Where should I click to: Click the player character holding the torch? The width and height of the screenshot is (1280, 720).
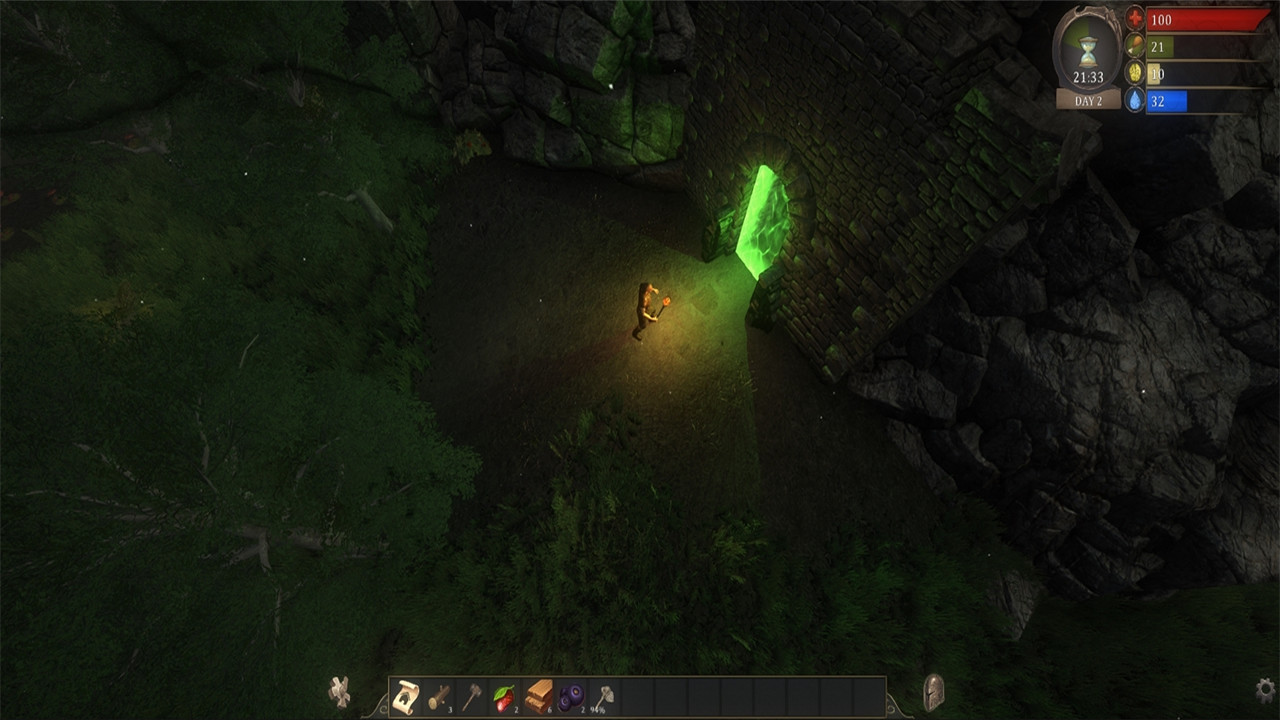[645, 310]
